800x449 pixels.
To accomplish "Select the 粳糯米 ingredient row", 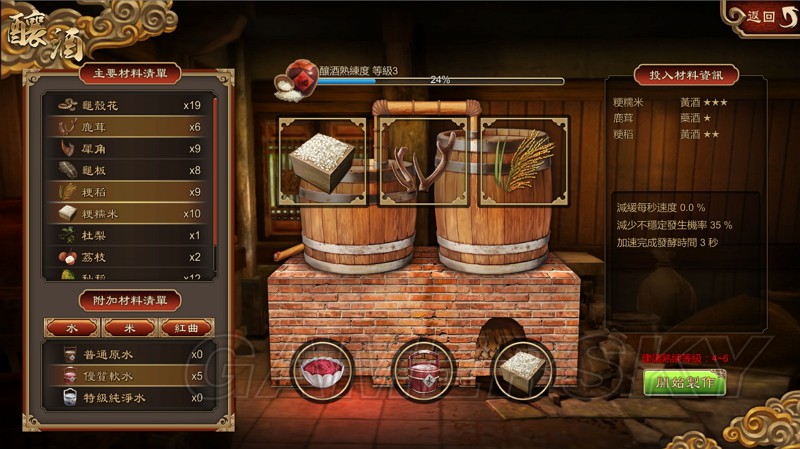I will [x=128, y=213].
